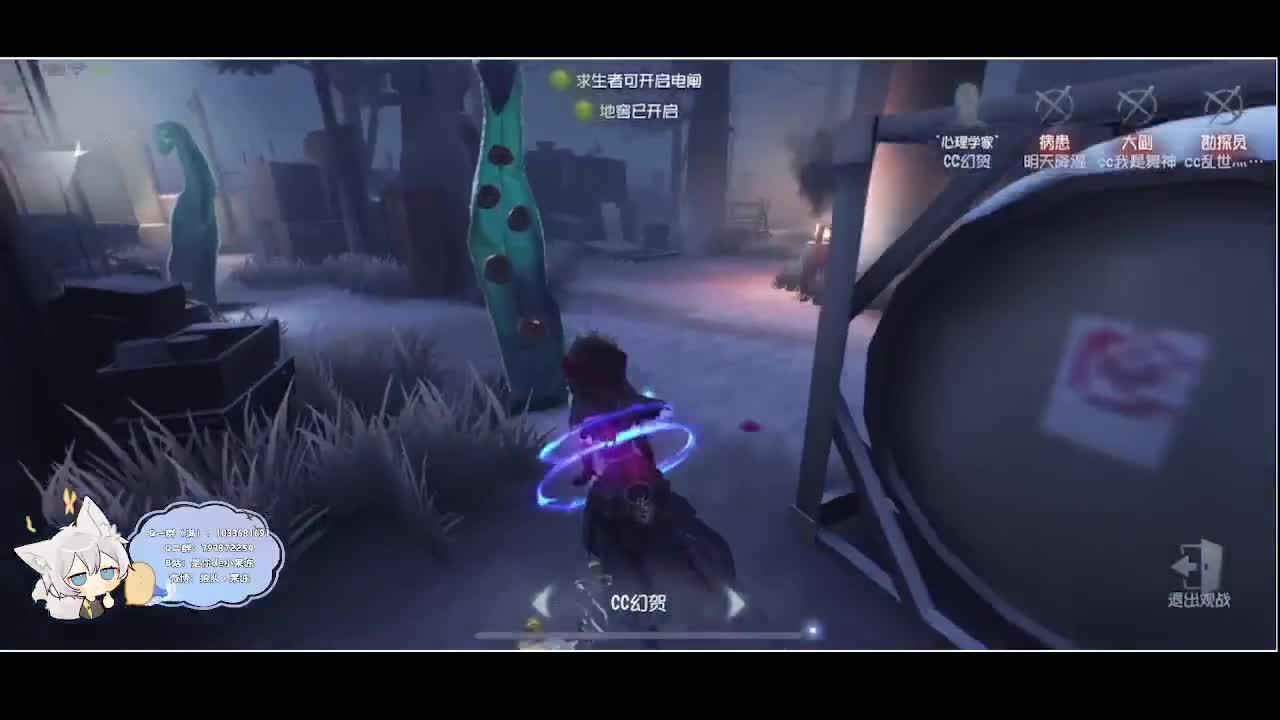This screenshot has height=720, width=1280.
Task: Select the CC幻贺 name label at bottom
Action: [636, 602]
